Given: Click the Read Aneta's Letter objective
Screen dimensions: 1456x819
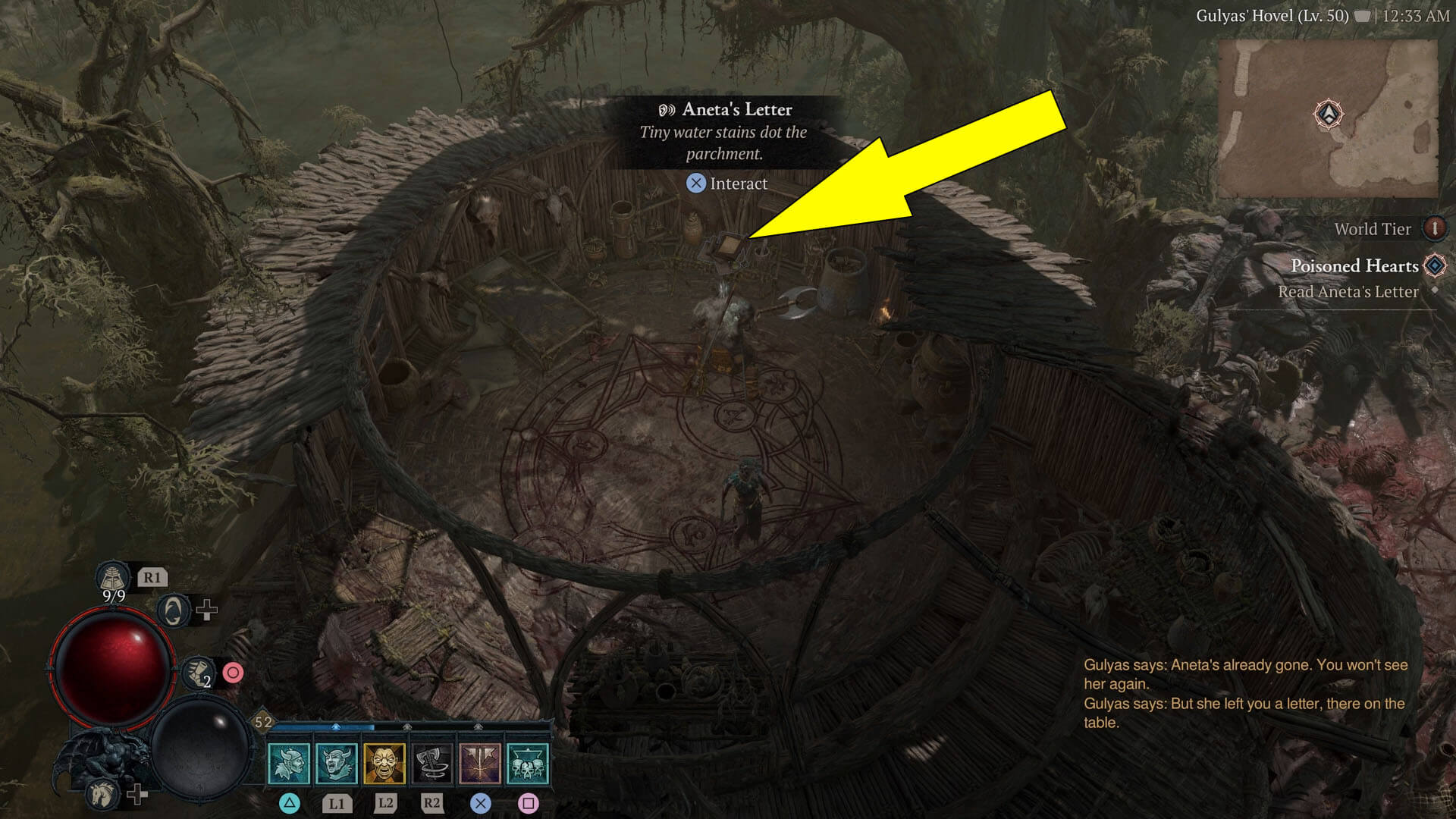Looking at the screenshot, I should click(x=1348, y=291).
